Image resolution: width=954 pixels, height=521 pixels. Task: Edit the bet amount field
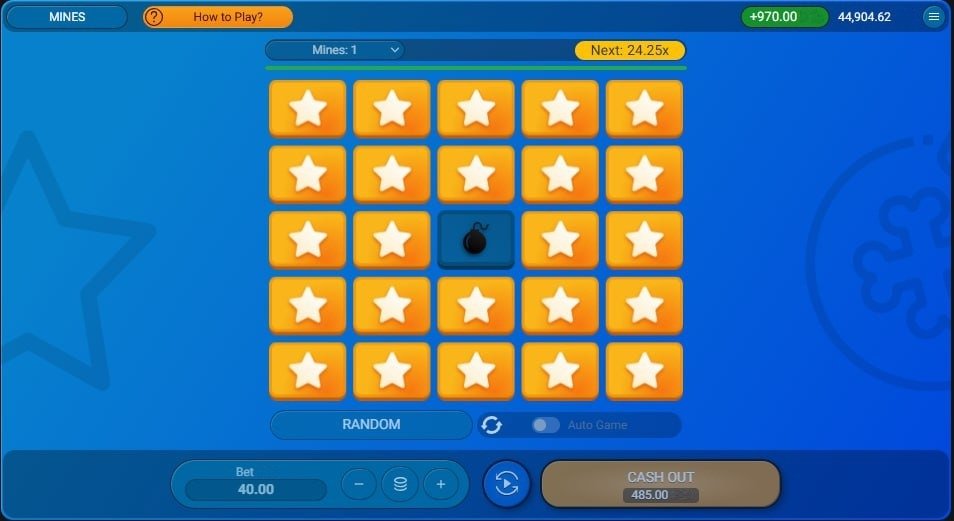[x=256, y=489]
